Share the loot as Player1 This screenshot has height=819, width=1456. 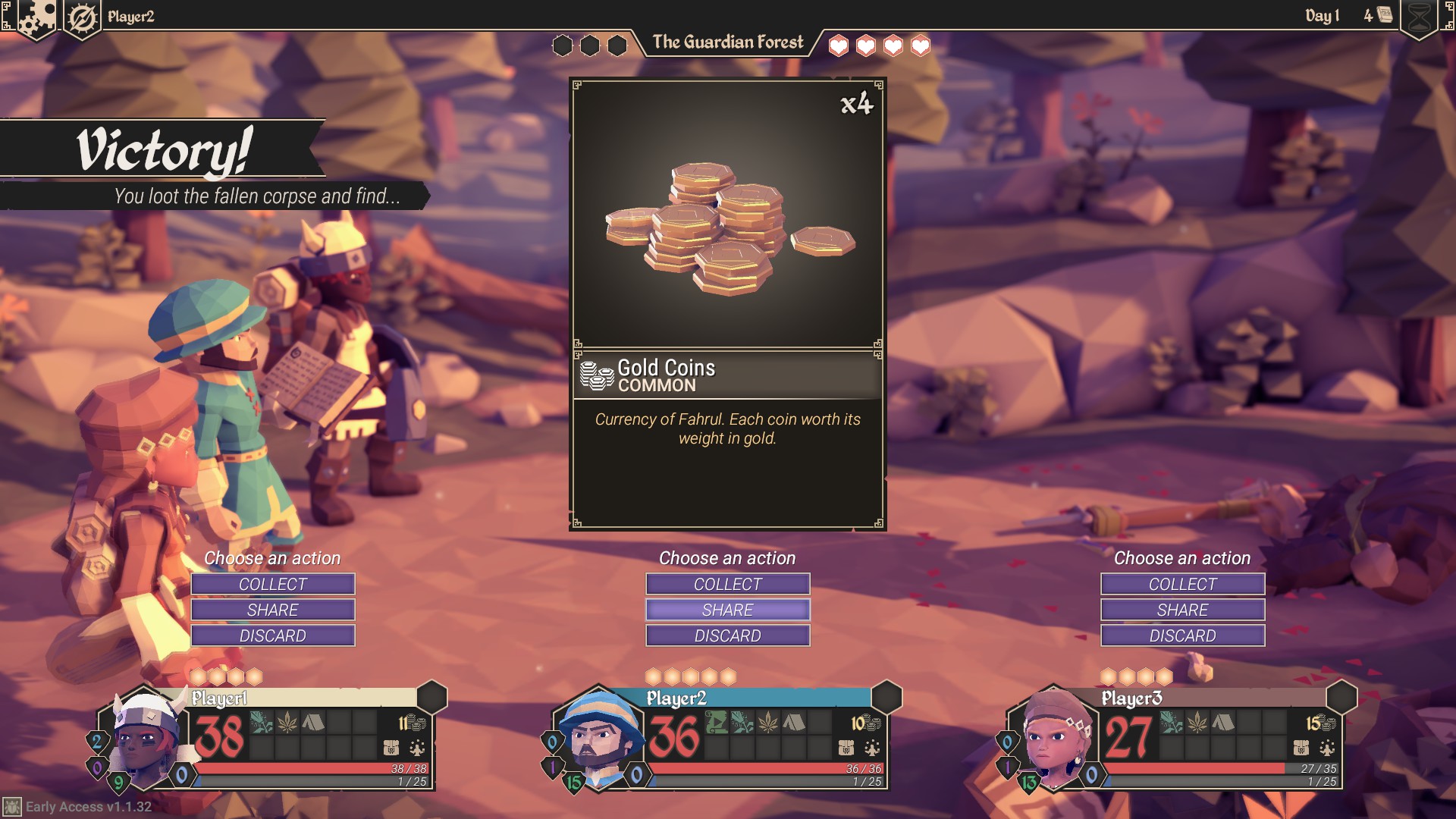272,610
